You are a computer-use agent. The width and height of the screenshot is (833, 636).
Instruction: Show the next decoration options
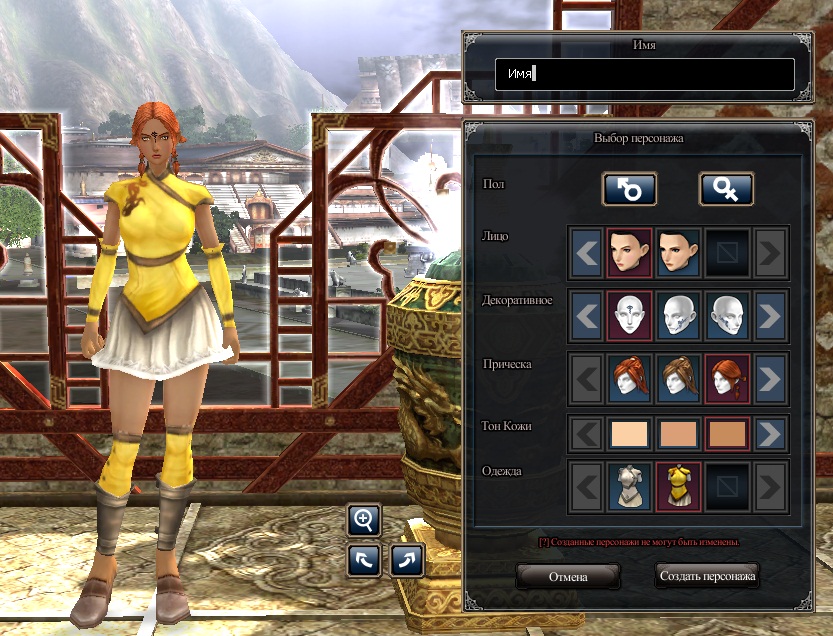click(770, 316)
